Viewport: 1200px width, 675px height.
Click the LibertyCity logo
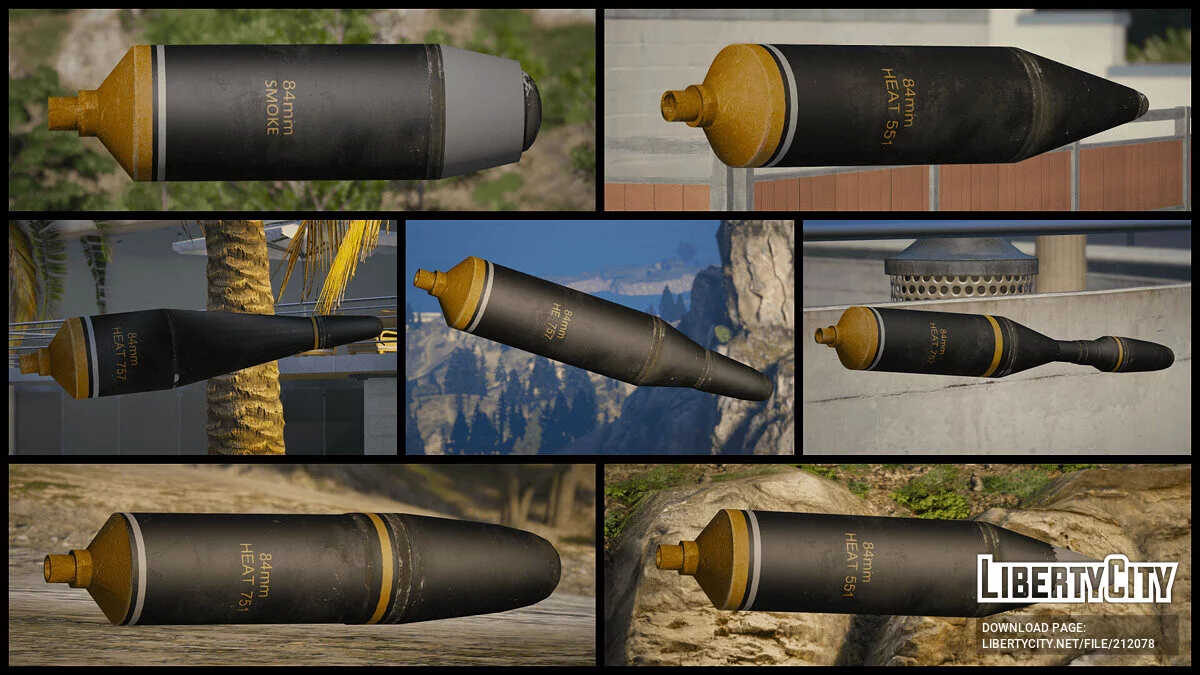tap(1077, 579)
